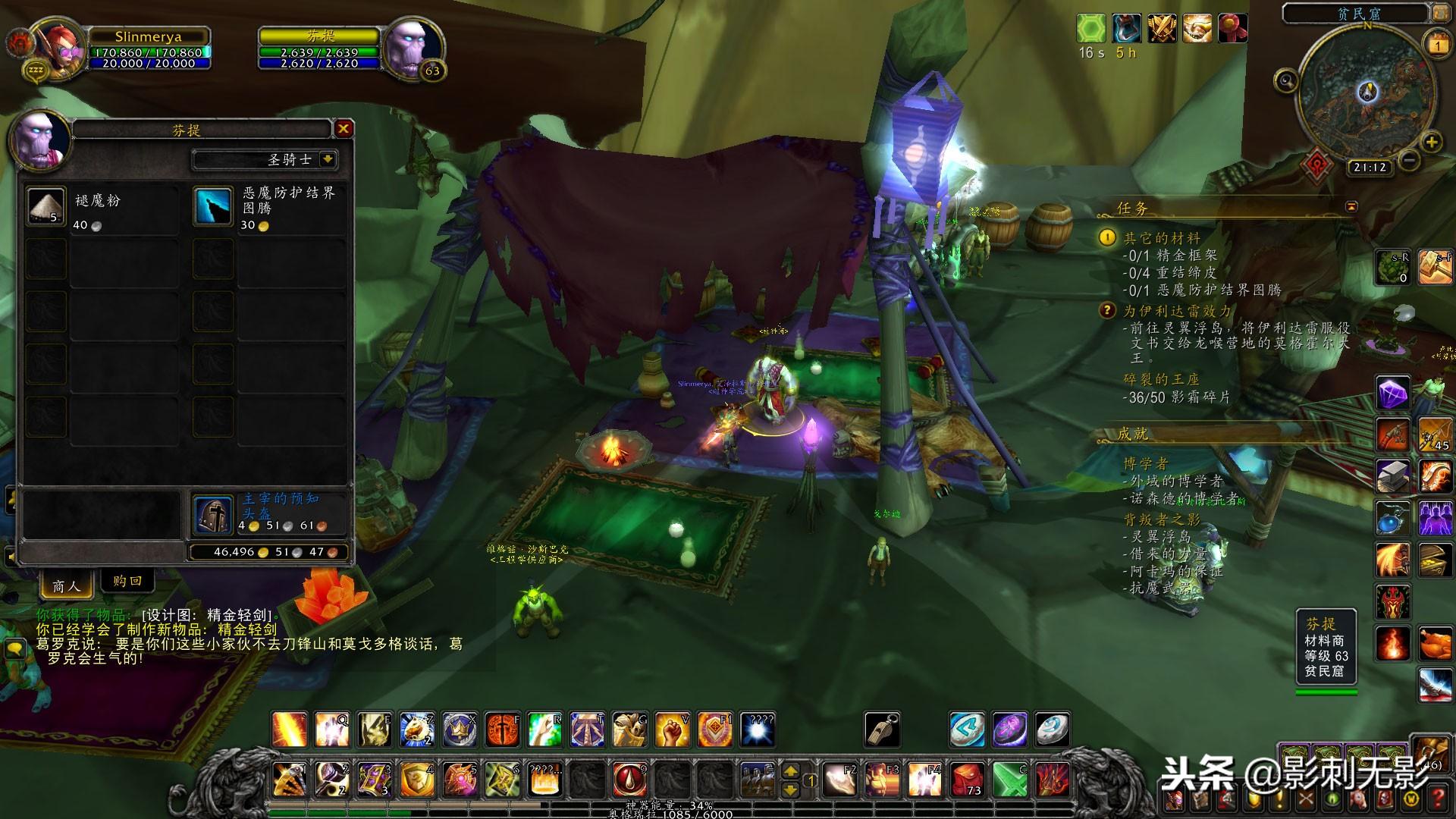Zoom out the minimap with minus button

pyautogui.click(x=1410, y=160)
